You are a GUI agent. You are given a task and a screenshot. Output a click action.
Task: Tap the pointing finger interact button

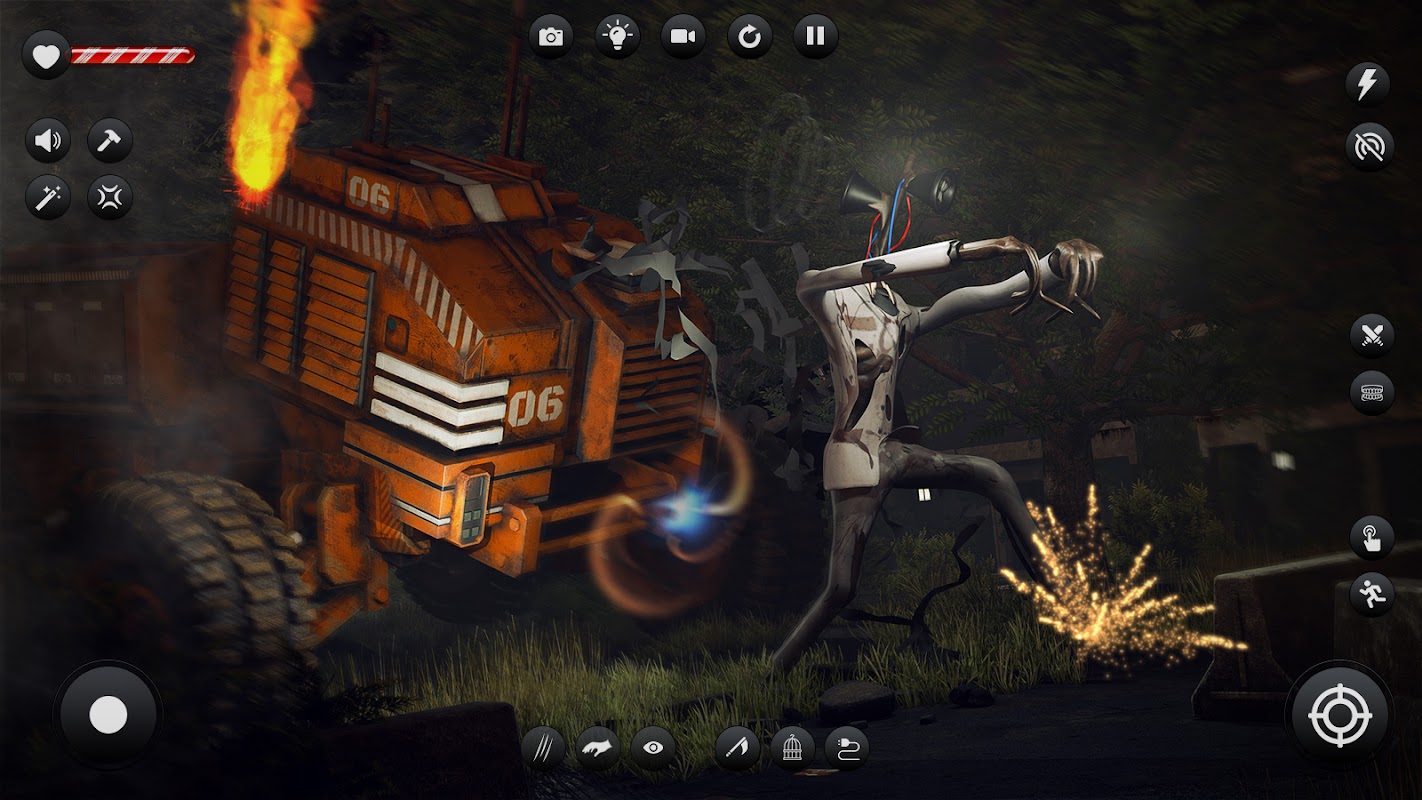click(1371, 537)
